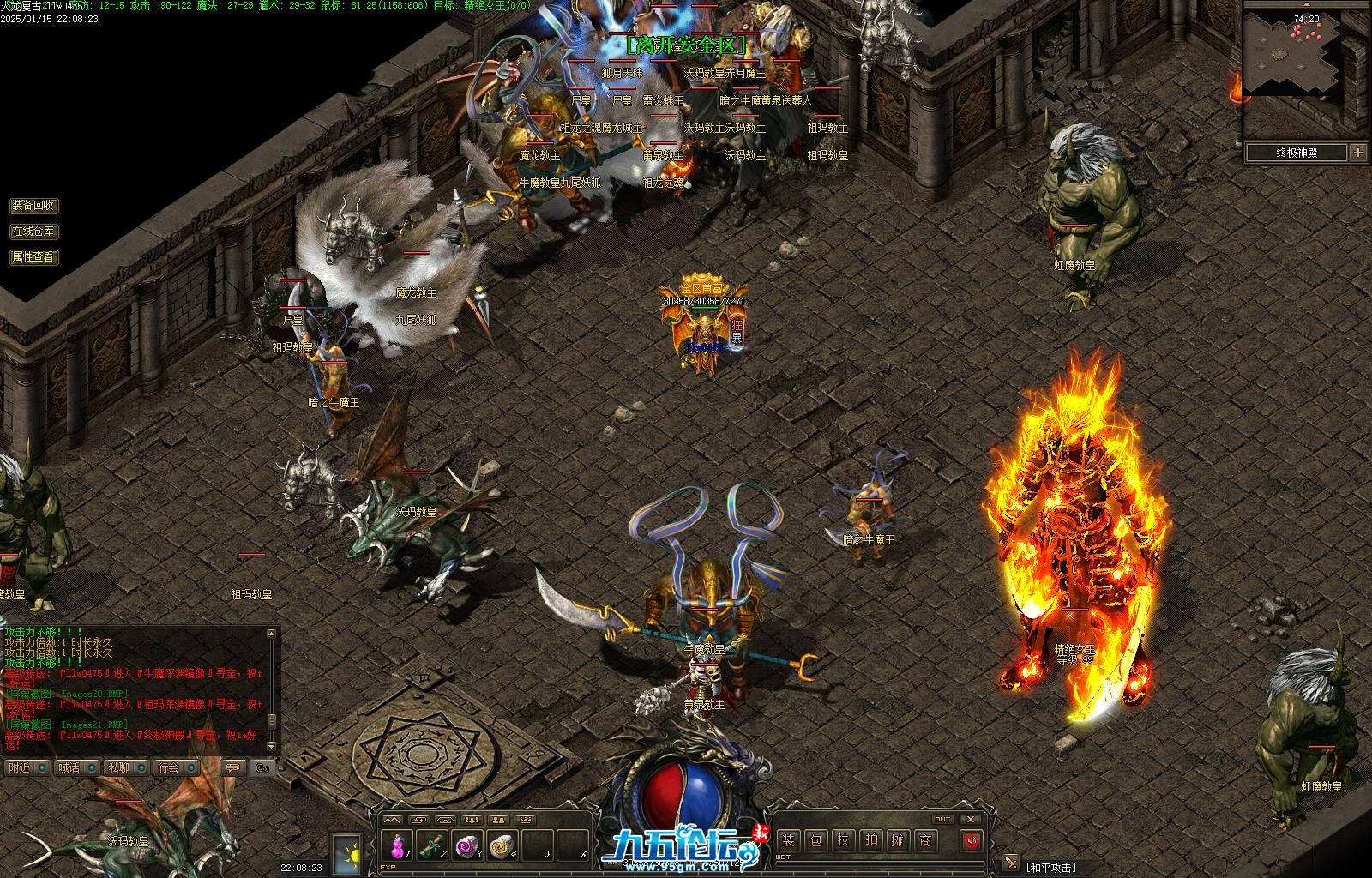Image resolution: width=1372 pixels, height=878 pixels.
Task: Select the purple swirl stone in slot 3
Action: tap(466, 846)
